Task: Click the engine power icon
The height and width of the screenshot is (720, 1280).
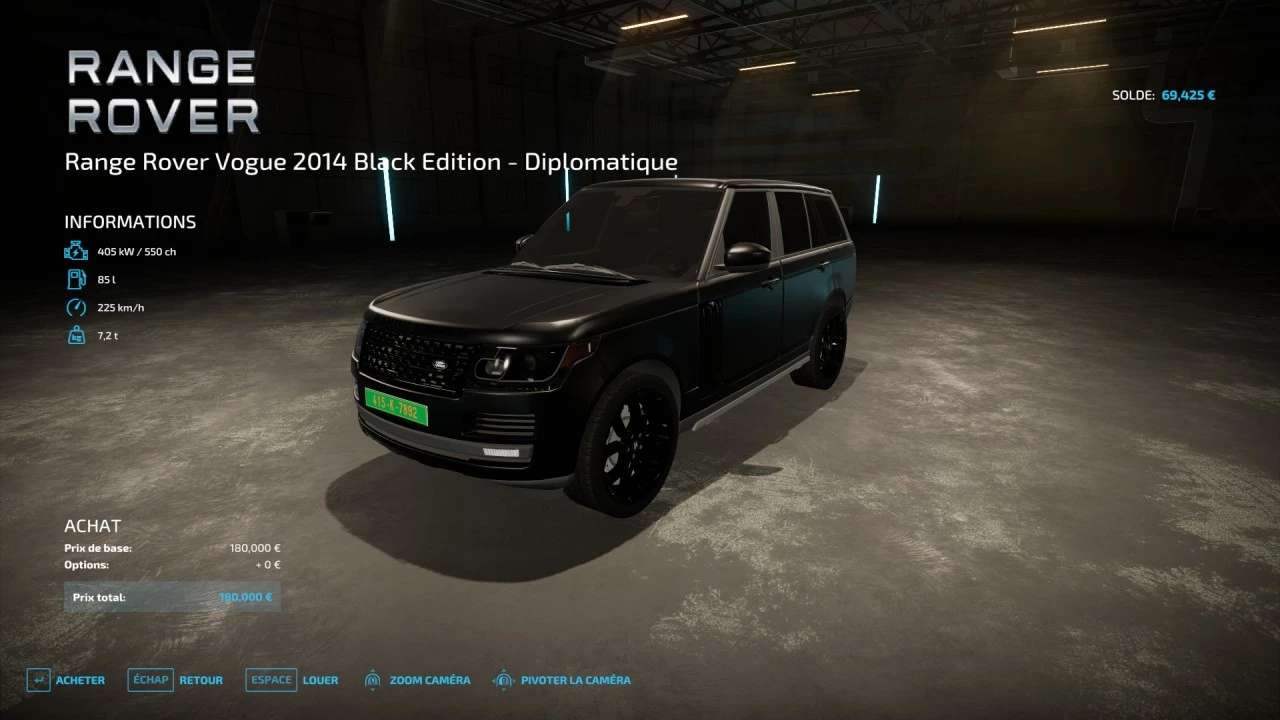Action: coord(76,250)
